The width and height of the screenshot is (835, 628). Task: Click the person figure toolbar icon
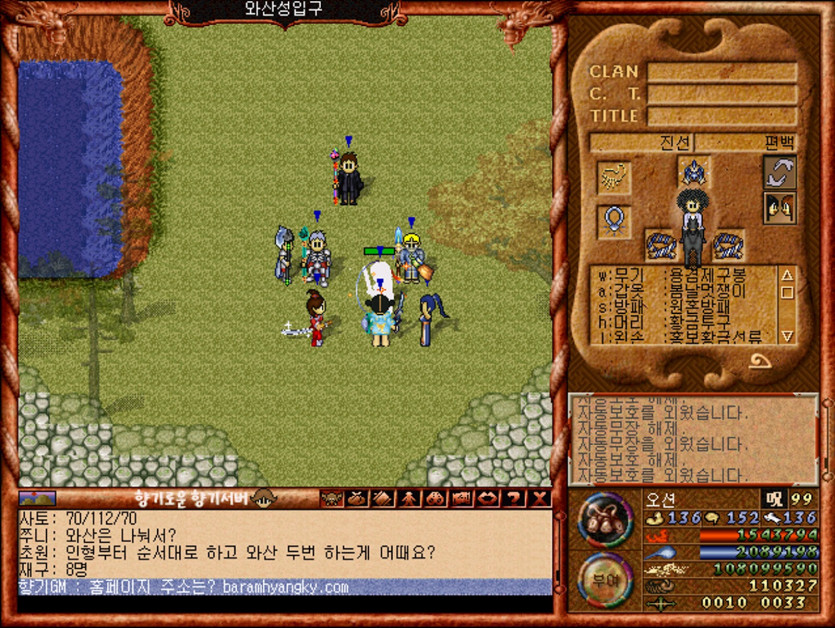tap(411, 498)
